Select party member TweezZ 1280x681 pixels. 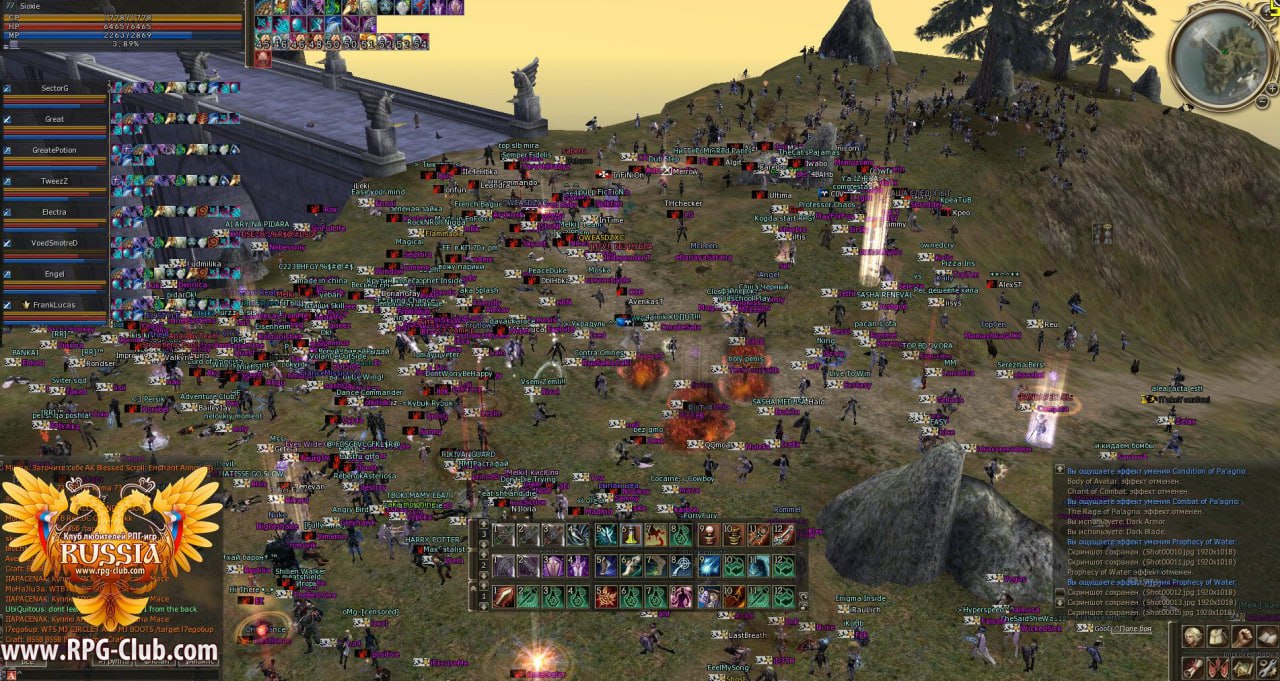click(54, 181)
